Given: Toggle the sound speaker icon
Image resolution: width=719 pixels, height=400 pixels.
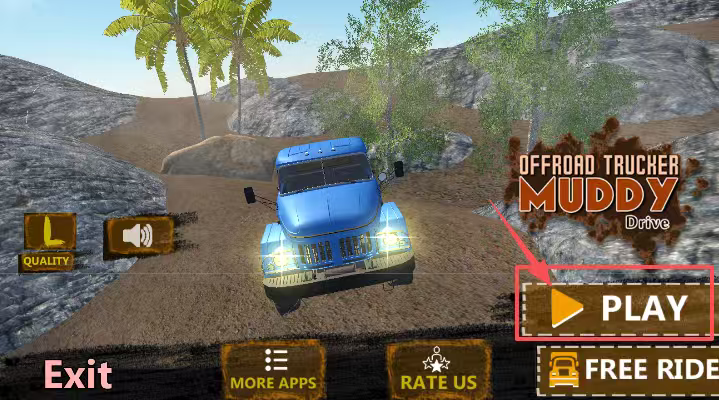Looking at the screenshot, I should click(x=138, y=236).
